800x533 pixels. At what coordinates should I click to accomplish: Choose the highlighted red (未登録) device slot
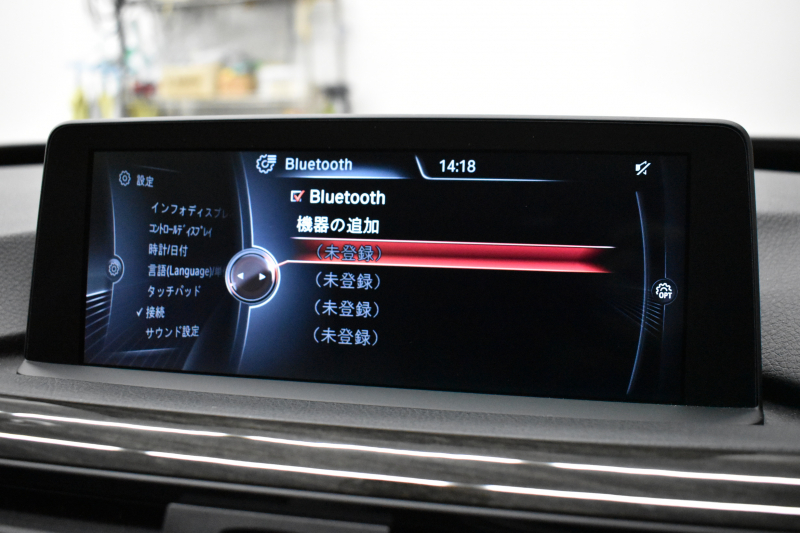tap(347, 253)
